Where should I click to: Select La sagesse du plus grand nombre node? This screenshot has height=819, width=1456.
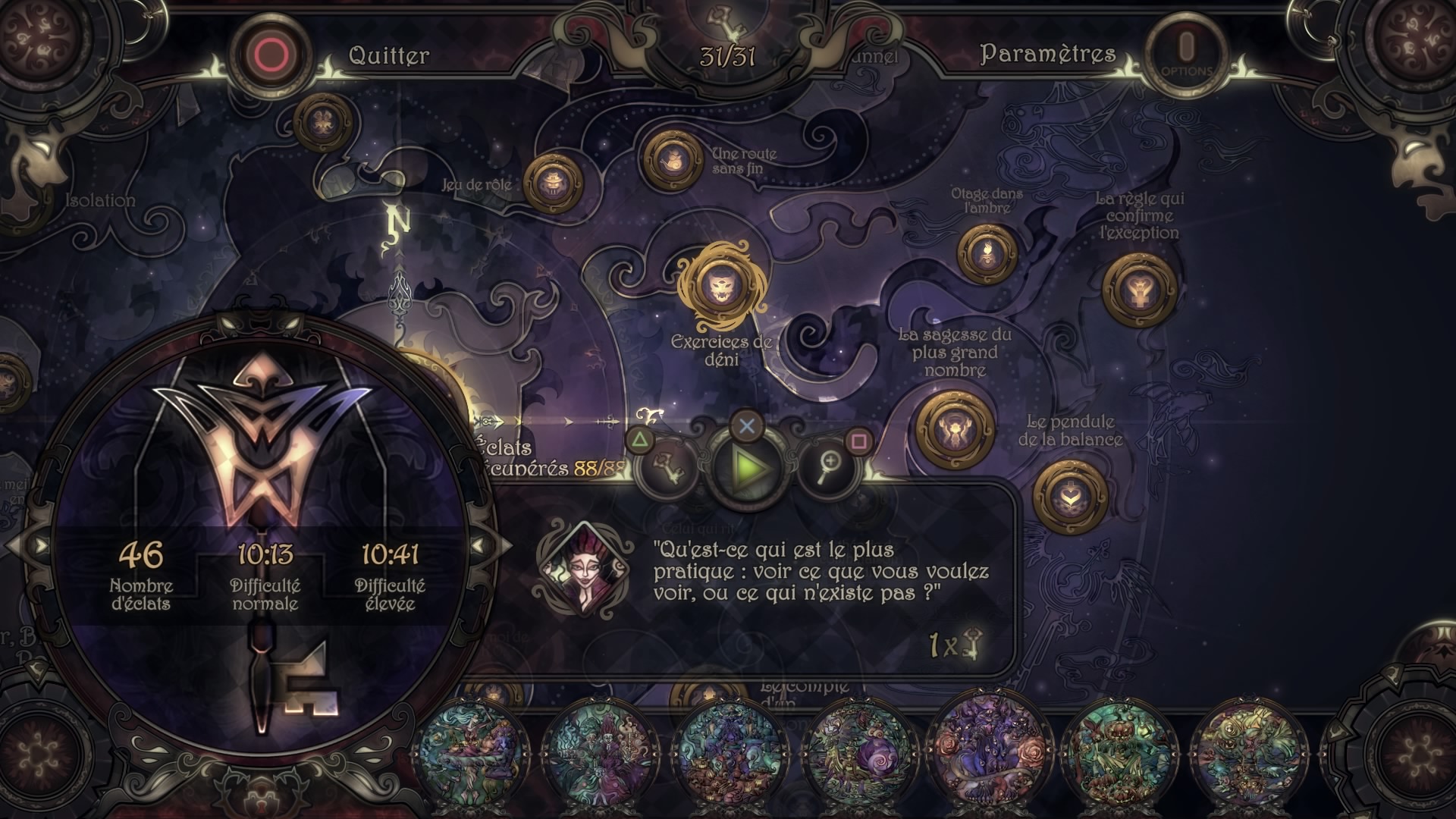[954, 430]
